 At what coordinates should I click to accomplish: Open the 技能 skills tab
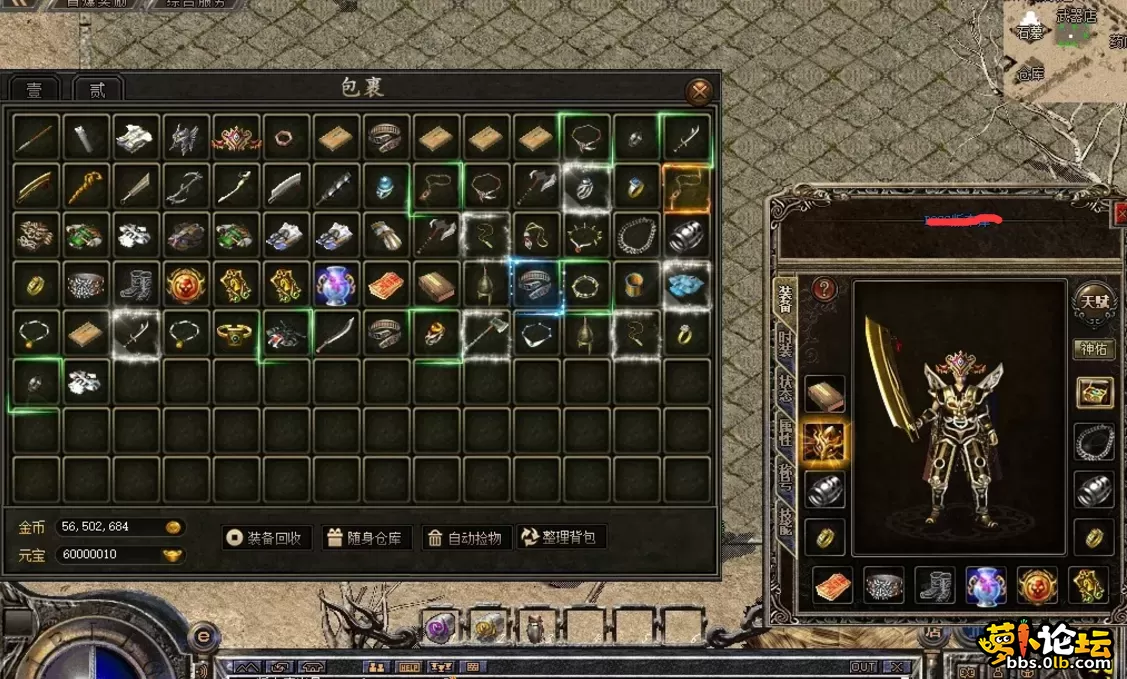[786, 519]
